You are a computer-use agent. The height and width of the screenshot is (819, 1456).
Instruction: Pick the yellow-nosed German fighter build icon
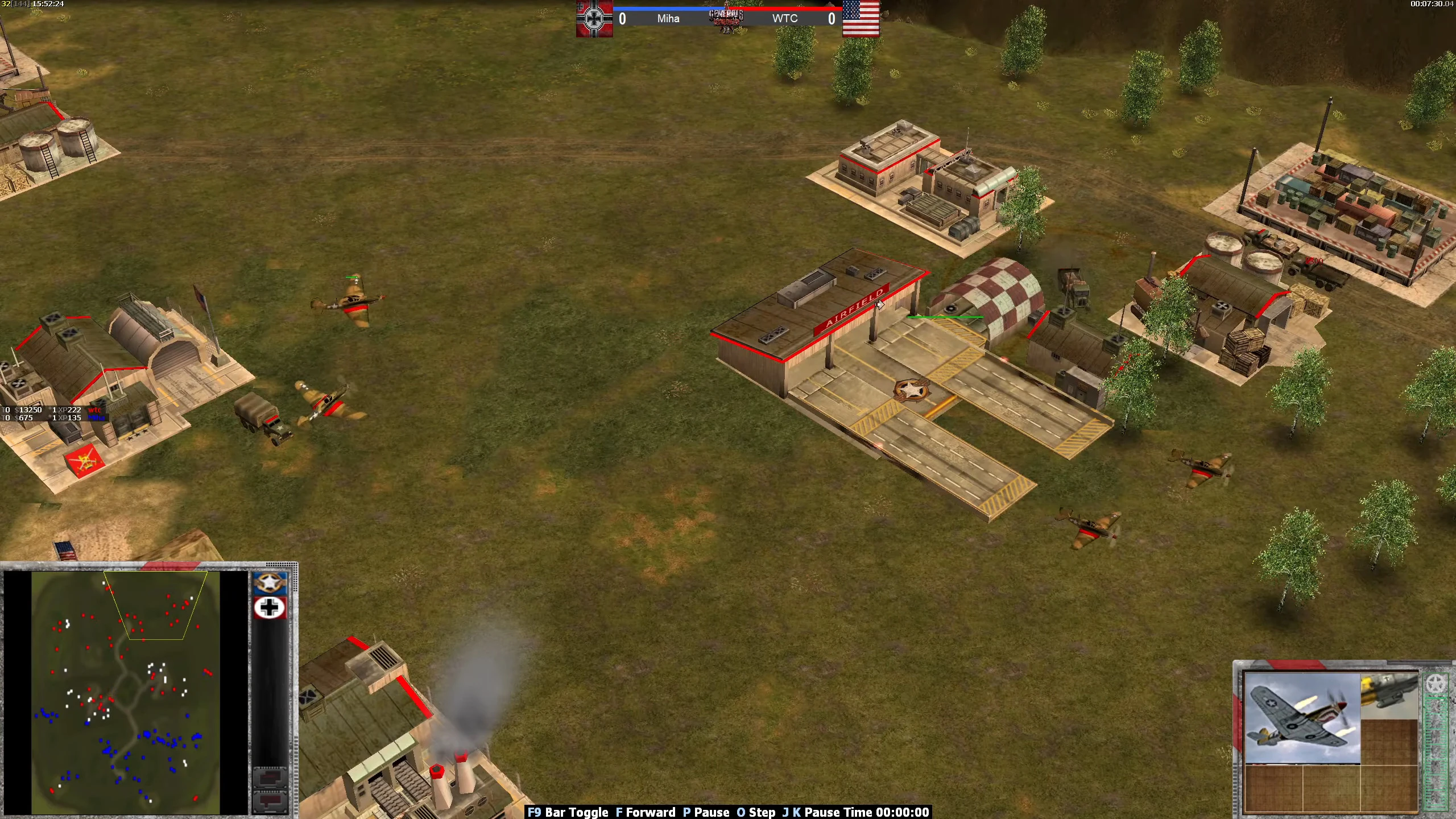click(1389, 696)
